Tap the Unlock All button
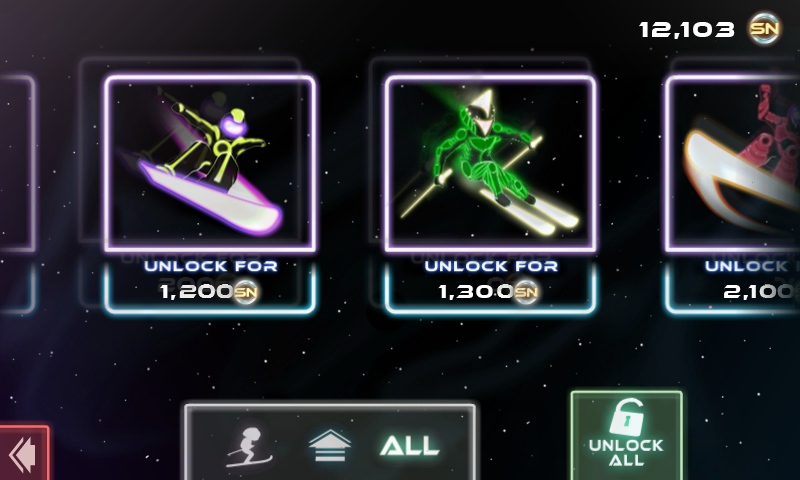Screen dimensions: 800x480 point(627,436)
